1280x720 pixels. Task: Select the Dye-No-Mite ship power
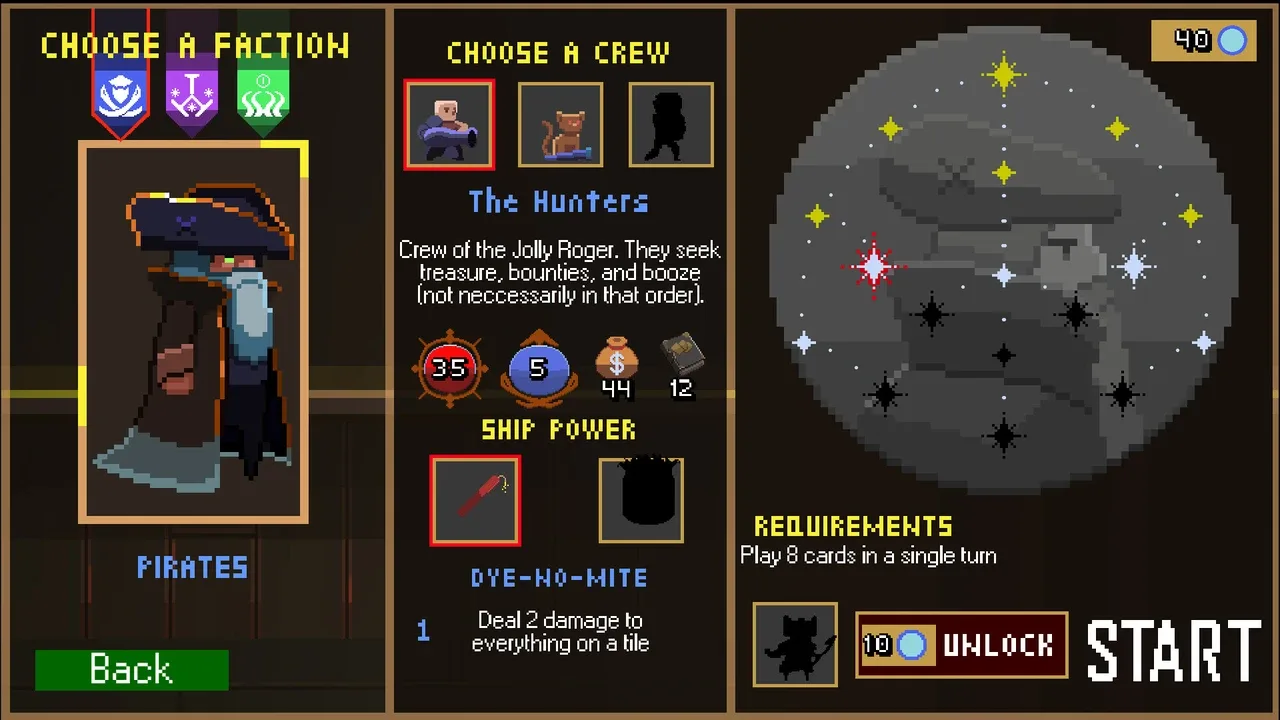(475, 501)
